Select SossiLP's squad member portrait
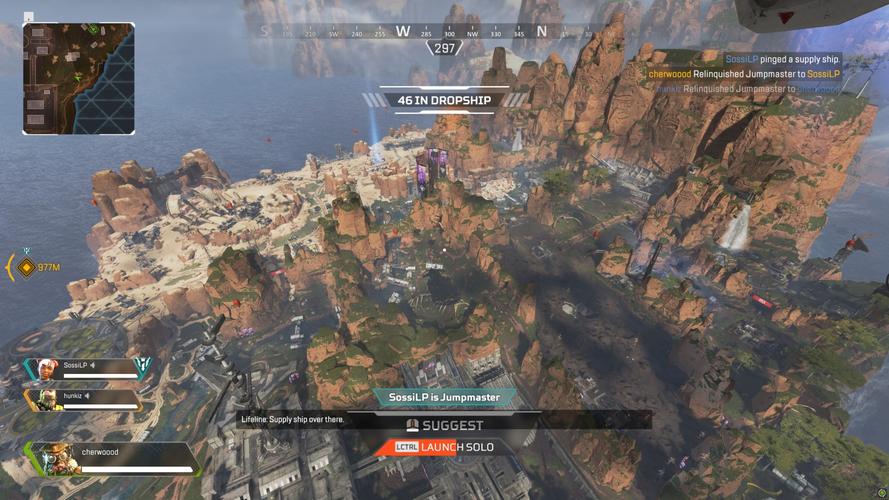Screen dimensions: 889x500 [x=46, y=368]
